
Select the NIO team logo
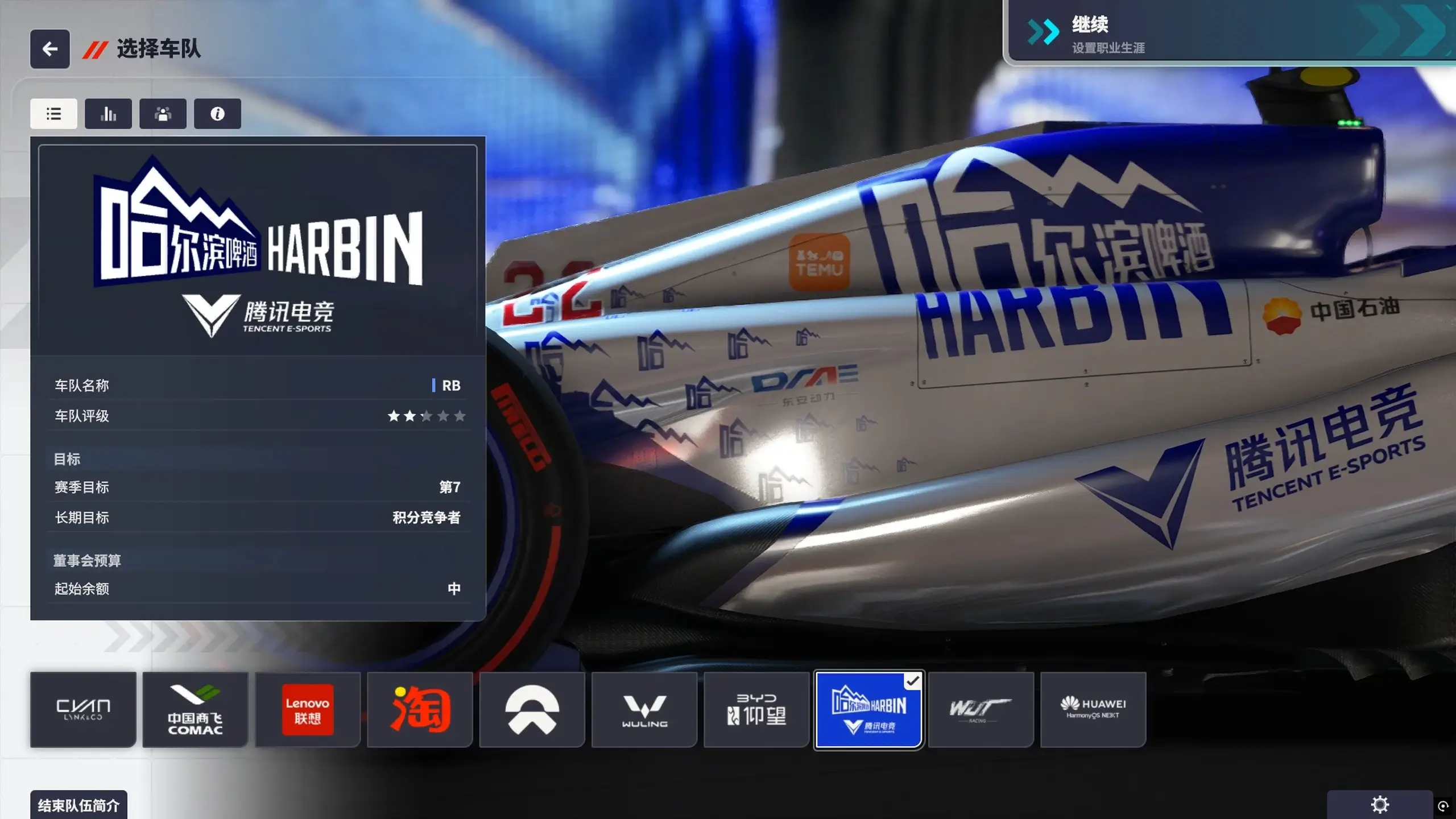(x=532, y=709)
